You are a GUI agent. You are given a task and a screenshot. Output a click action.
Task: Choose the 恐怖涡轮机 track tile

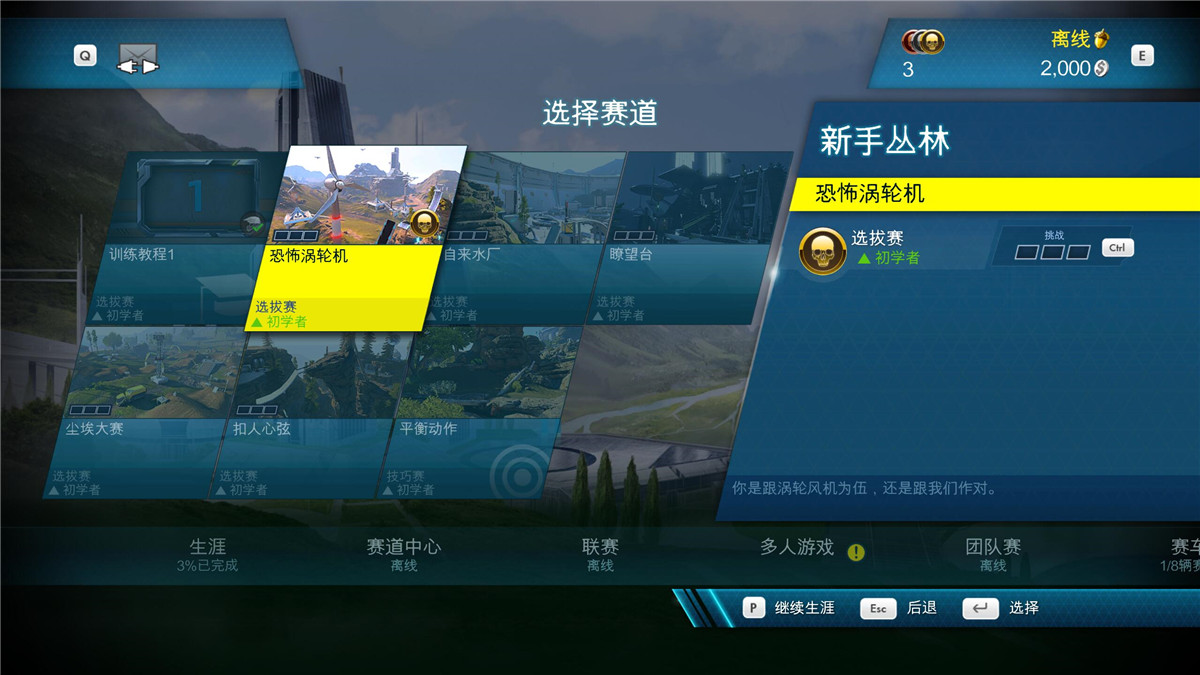click(355, 238)
